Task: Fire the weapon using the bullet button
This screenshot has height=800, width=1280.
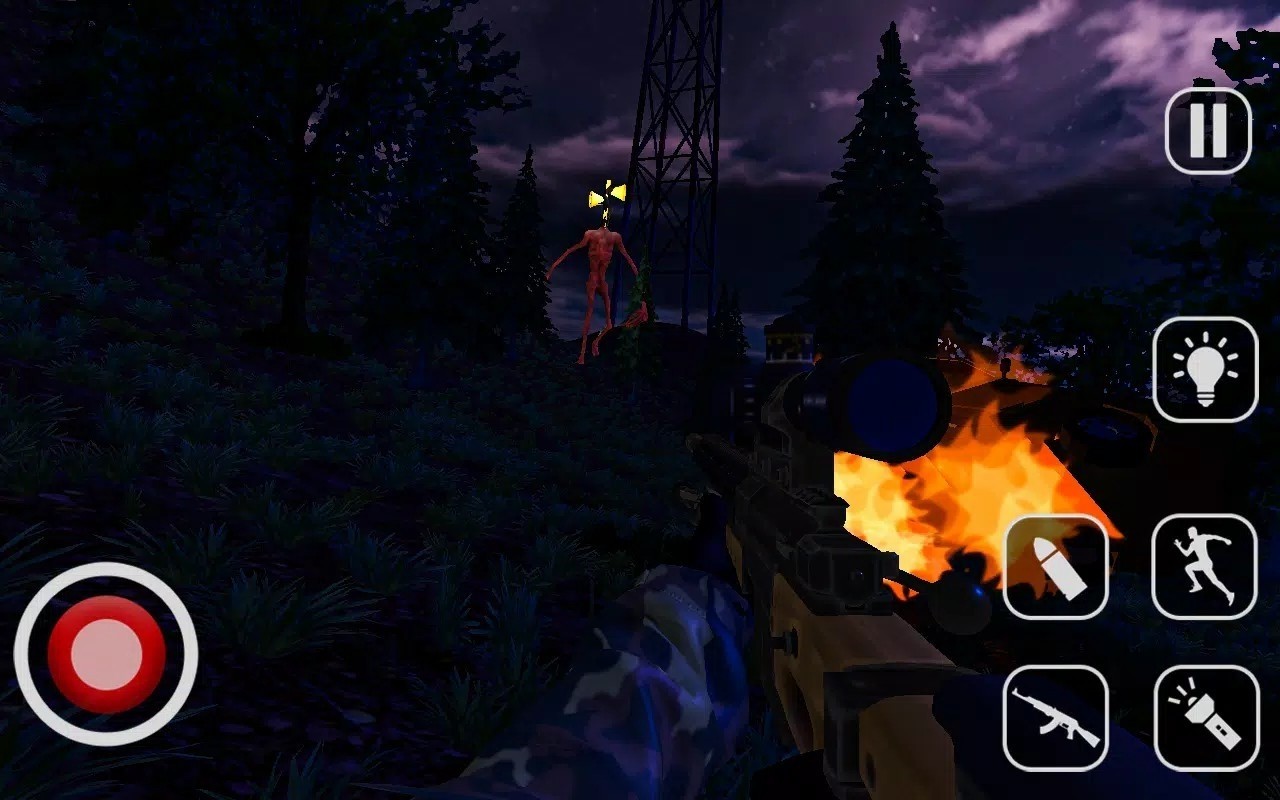Action: tap(1055, 567)
